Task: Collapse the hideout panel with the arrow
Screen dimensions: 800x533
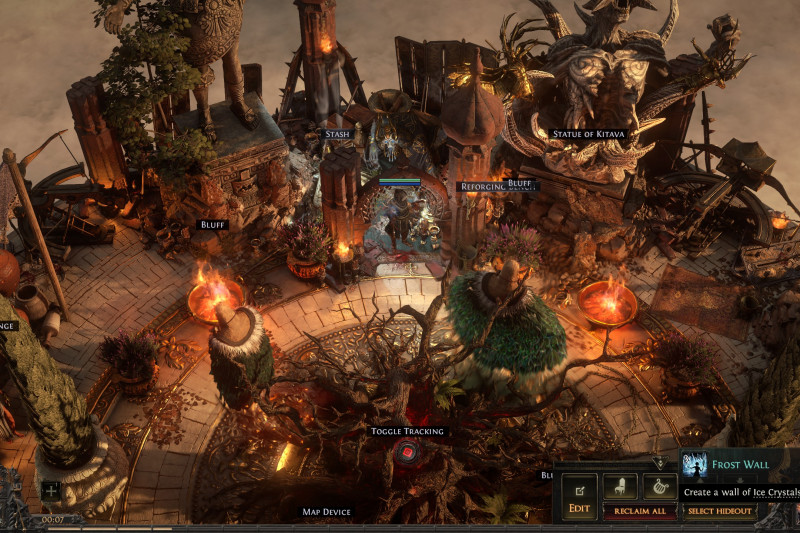Action: click(x=658, y=463)
